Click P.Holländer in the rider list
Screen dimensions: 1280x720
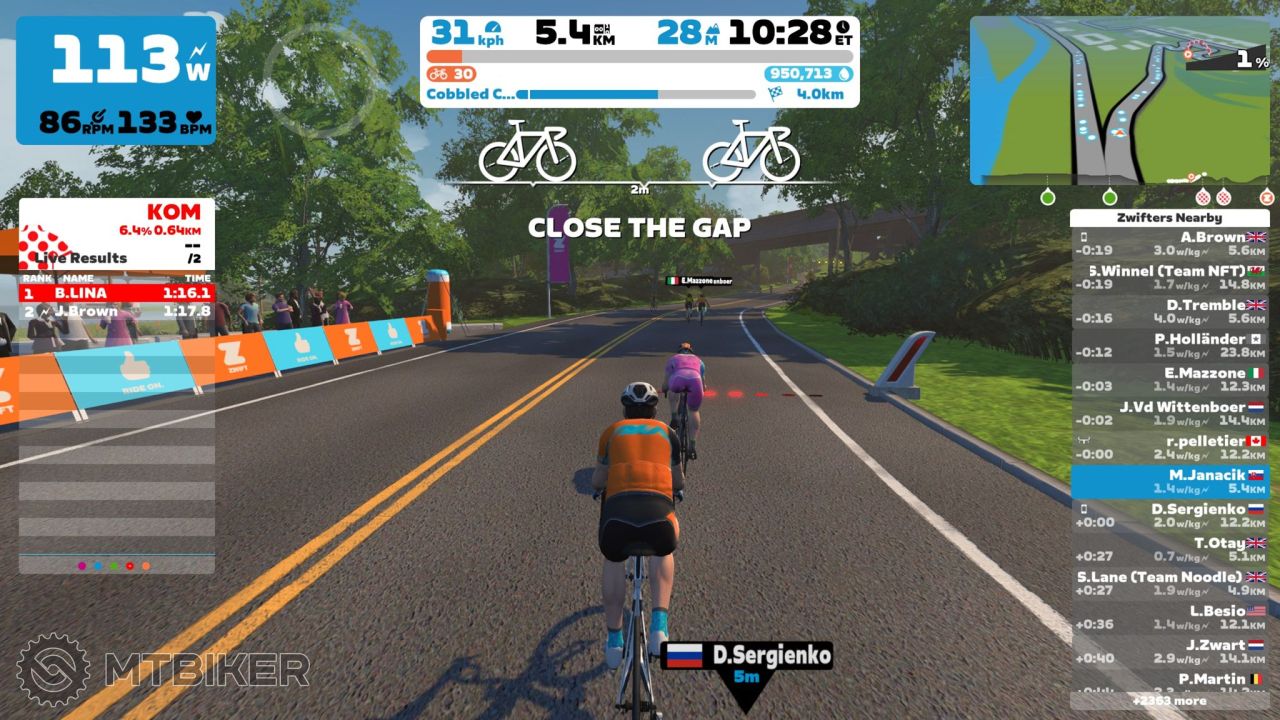pos(1170,346)
